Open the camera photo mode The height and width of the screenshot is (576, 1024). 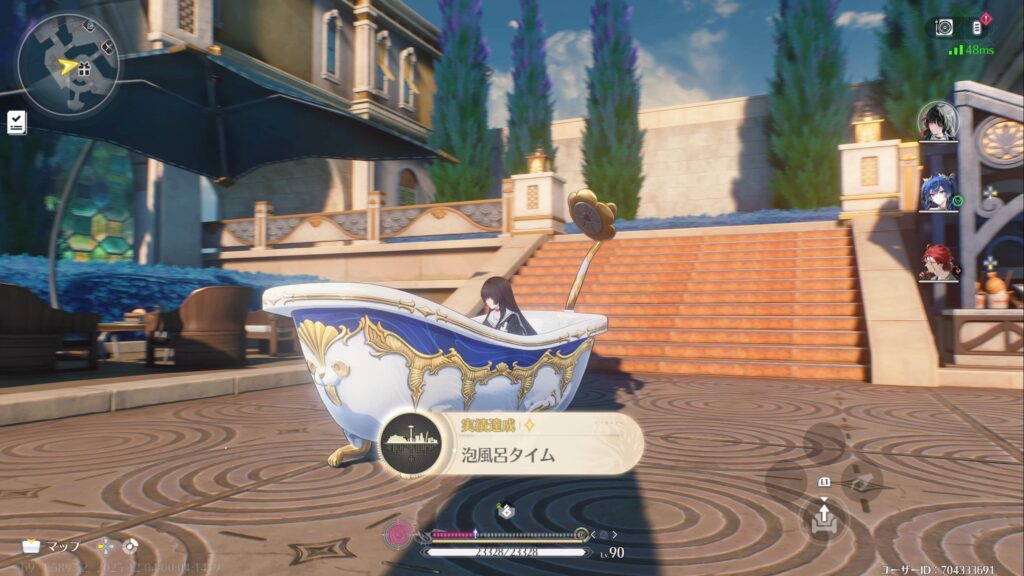[x=944, y=27]
